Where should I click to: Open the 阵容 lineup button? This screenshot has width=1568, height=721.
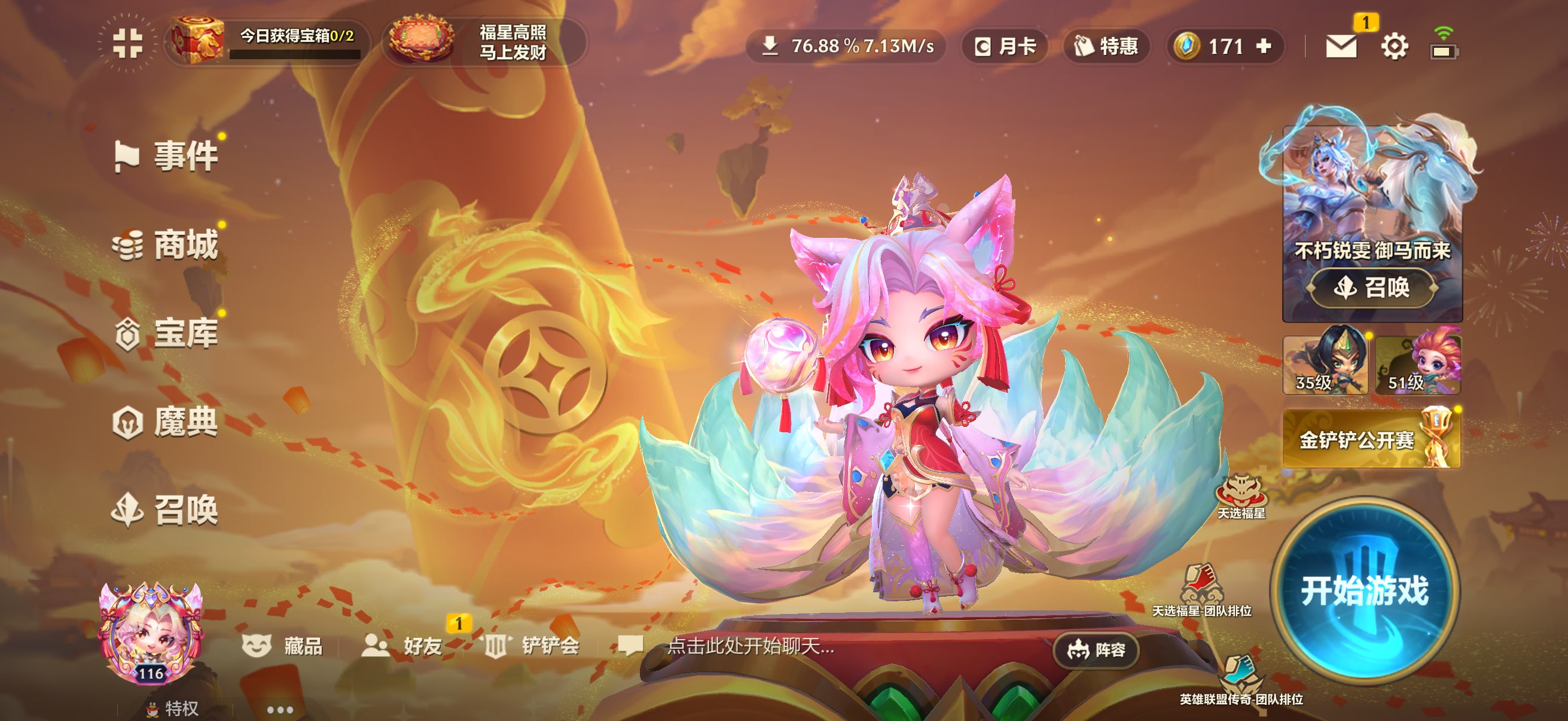[x=1096, y=650]
